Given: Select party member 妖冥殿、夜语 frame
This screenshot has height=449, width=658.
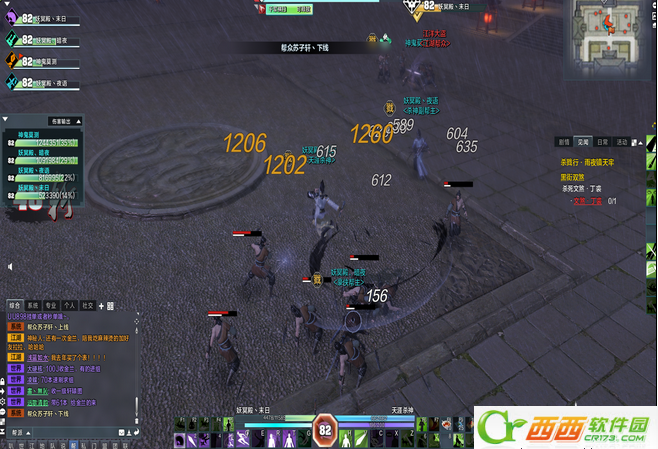Looking at the screenshot, I should tap(42, 80).
